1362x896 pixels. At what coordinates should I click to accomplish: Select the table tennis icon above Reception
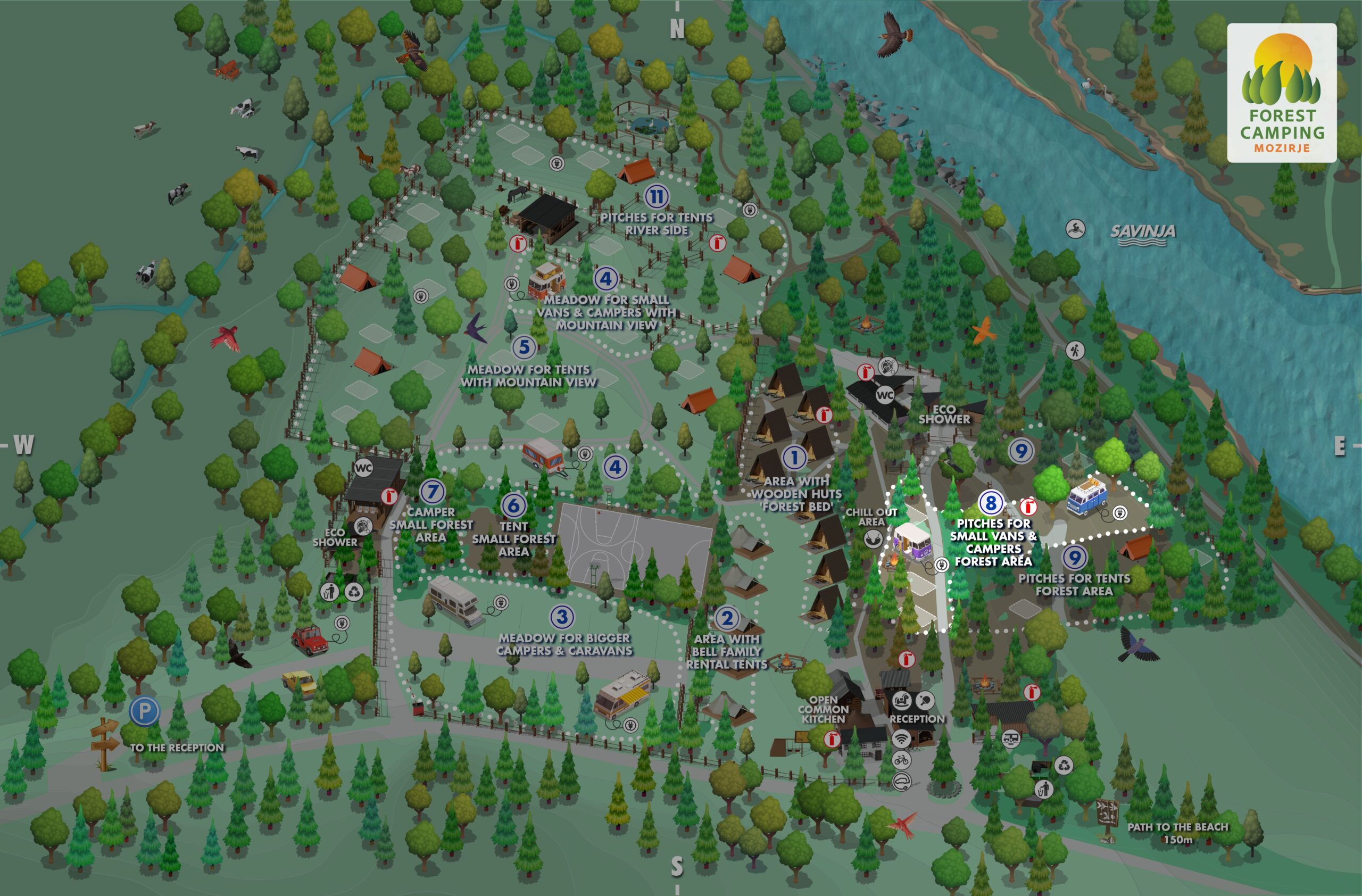(x=925, y=700)
